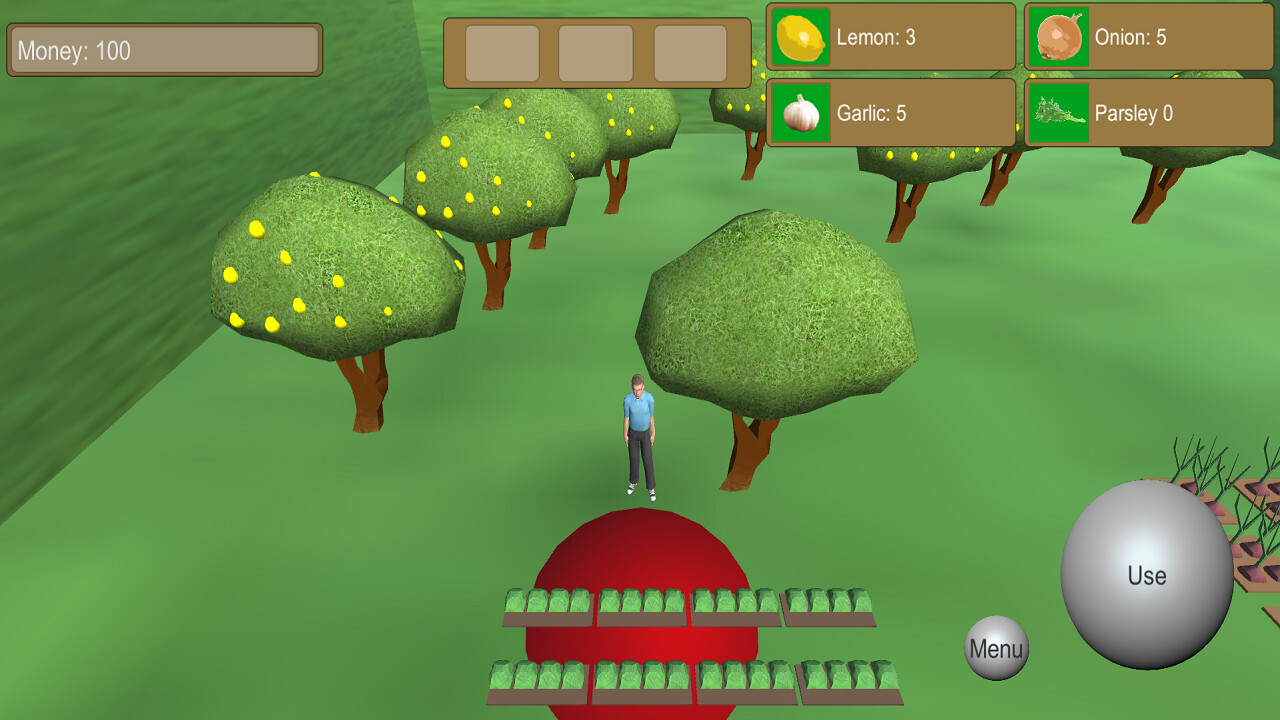The image size is (1280, 720).
Task: Select the Parsley inventory entry
Action: click(1148, 113)
